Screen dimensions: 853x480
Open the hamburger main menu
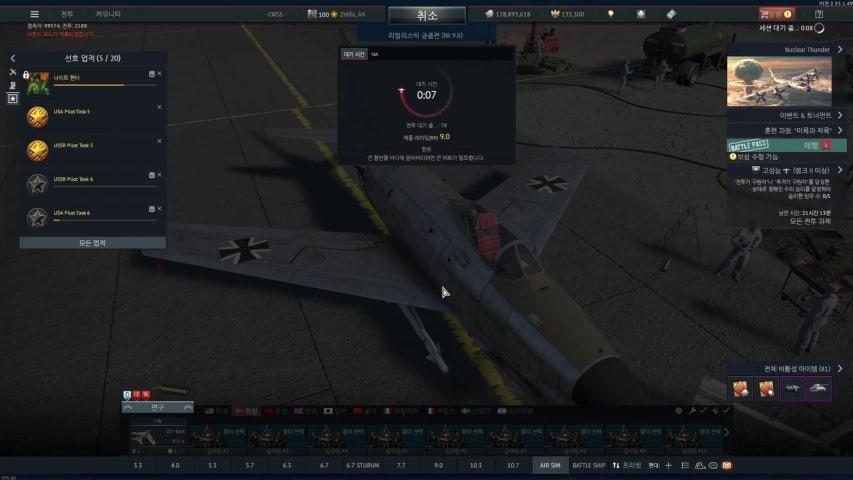pos(34,14)
